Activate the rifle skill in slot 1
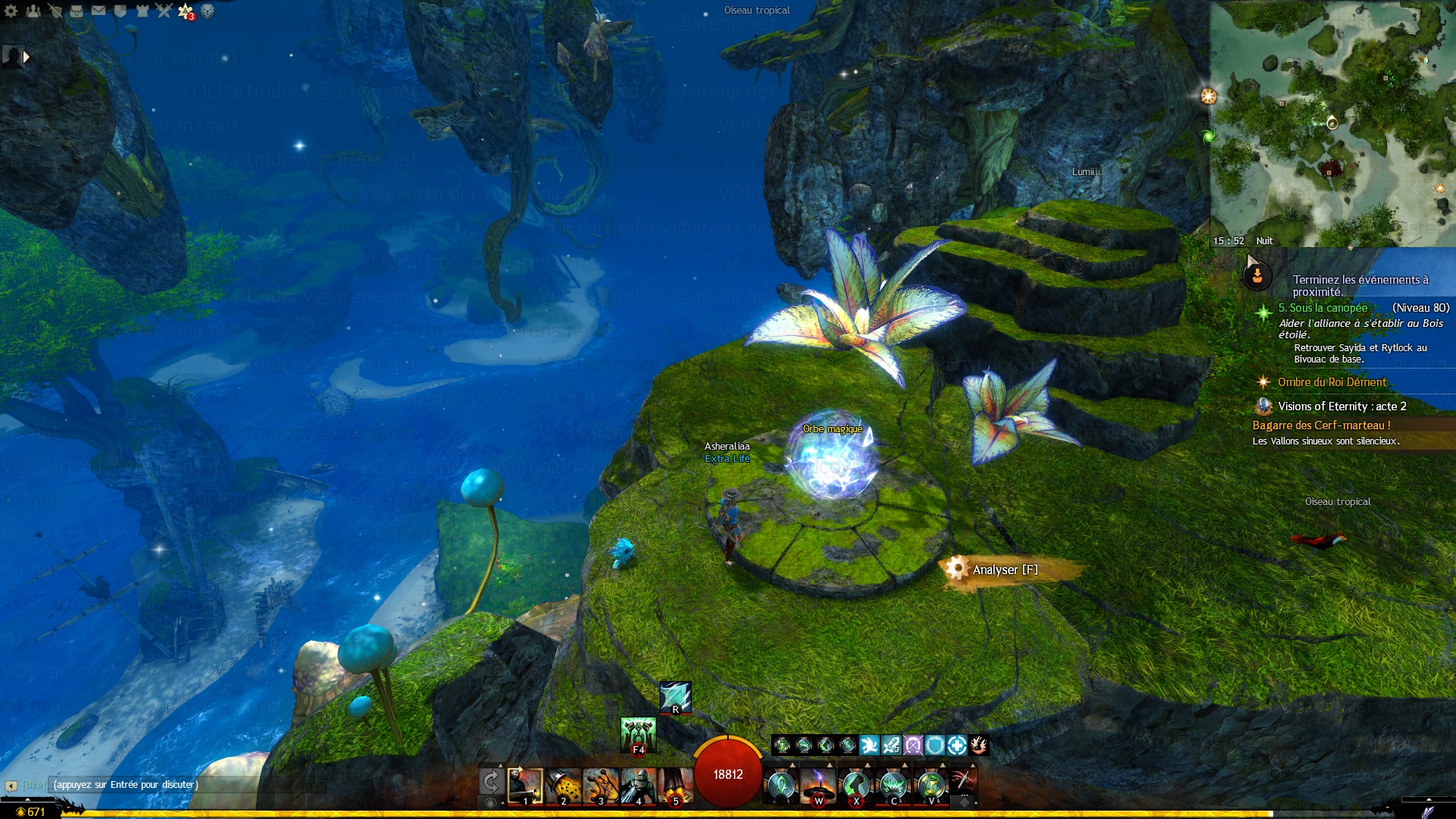The width and height of the screenshot is (1456, 819). pyautogui.click(x=525, y=785)
